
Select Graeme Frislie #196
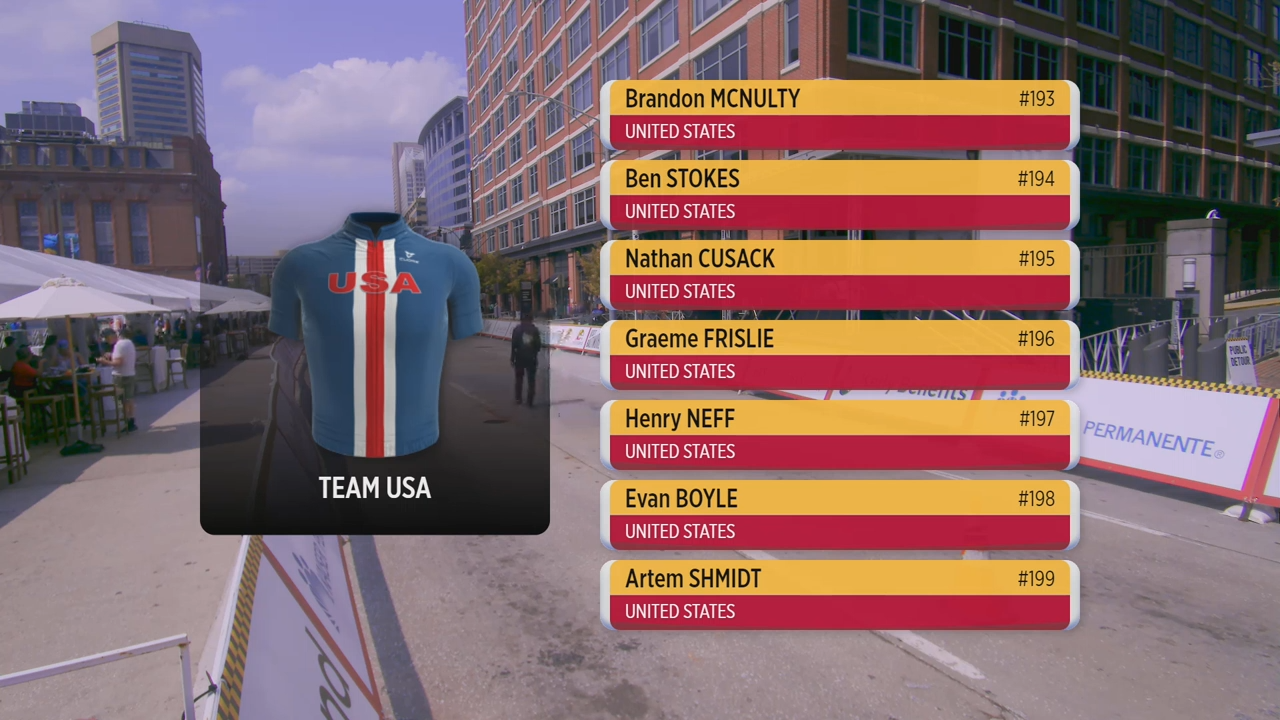840,354
